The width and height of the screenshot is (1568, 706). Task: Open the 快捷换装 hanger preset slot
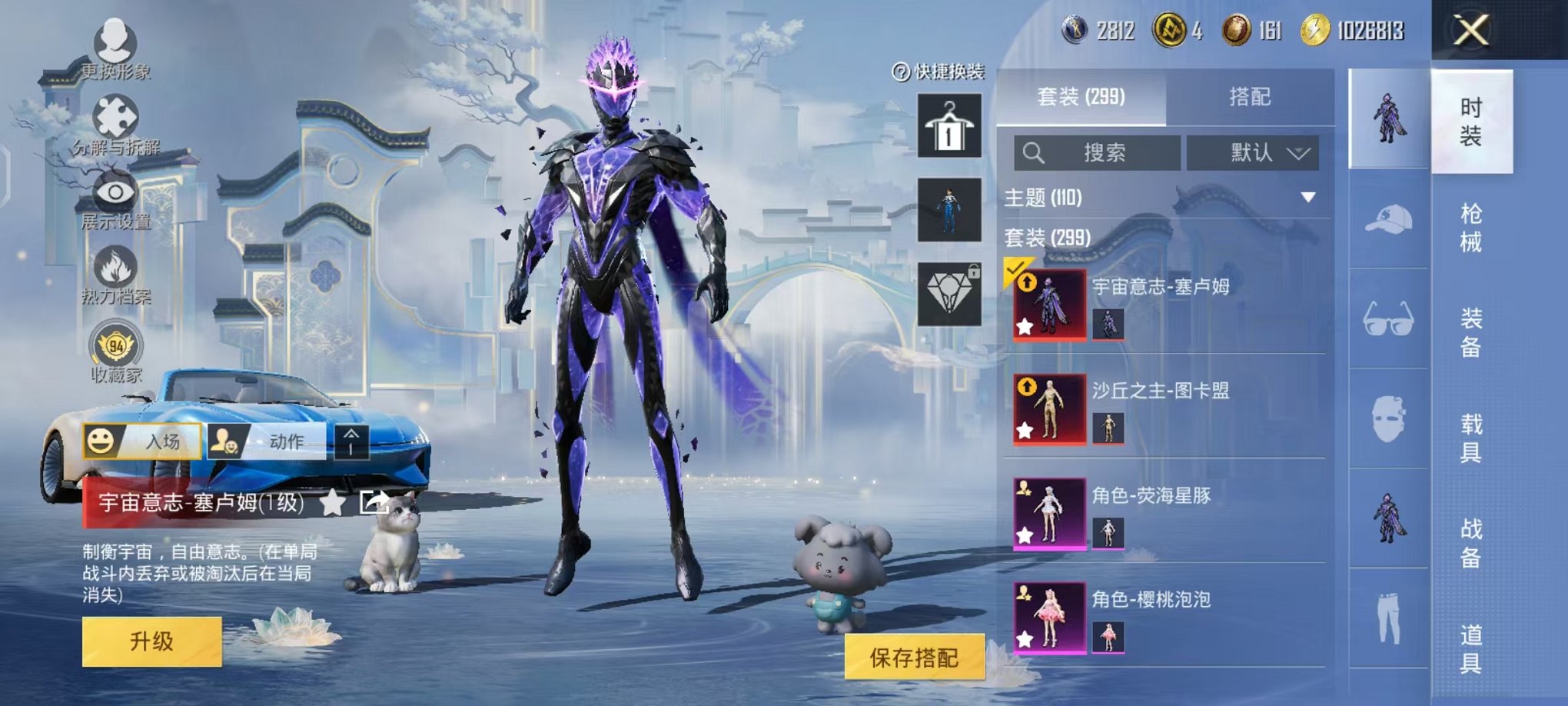(949, 126)
